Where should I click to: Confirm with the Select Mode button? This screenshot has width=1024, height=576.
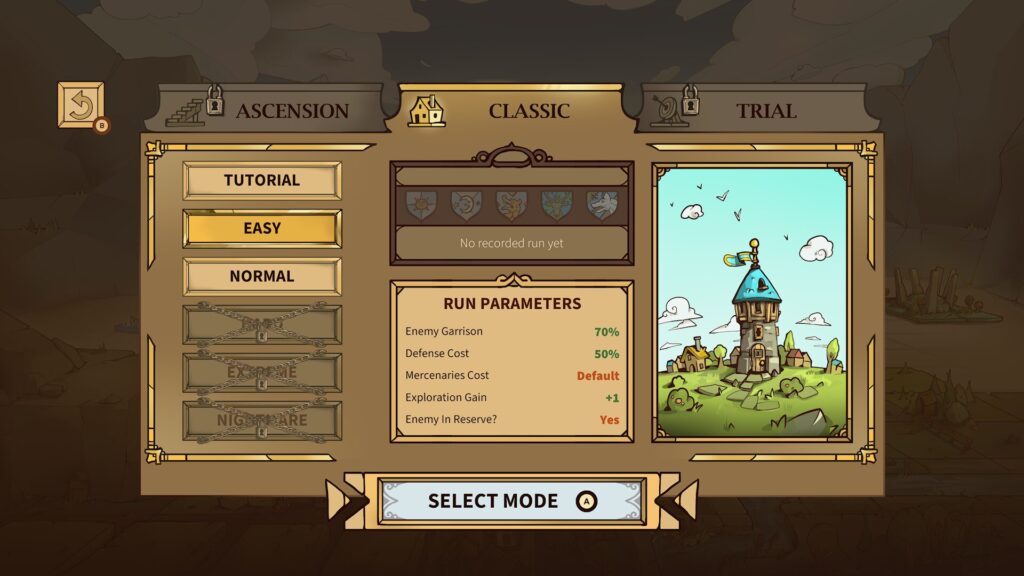[x=511, y=501]
